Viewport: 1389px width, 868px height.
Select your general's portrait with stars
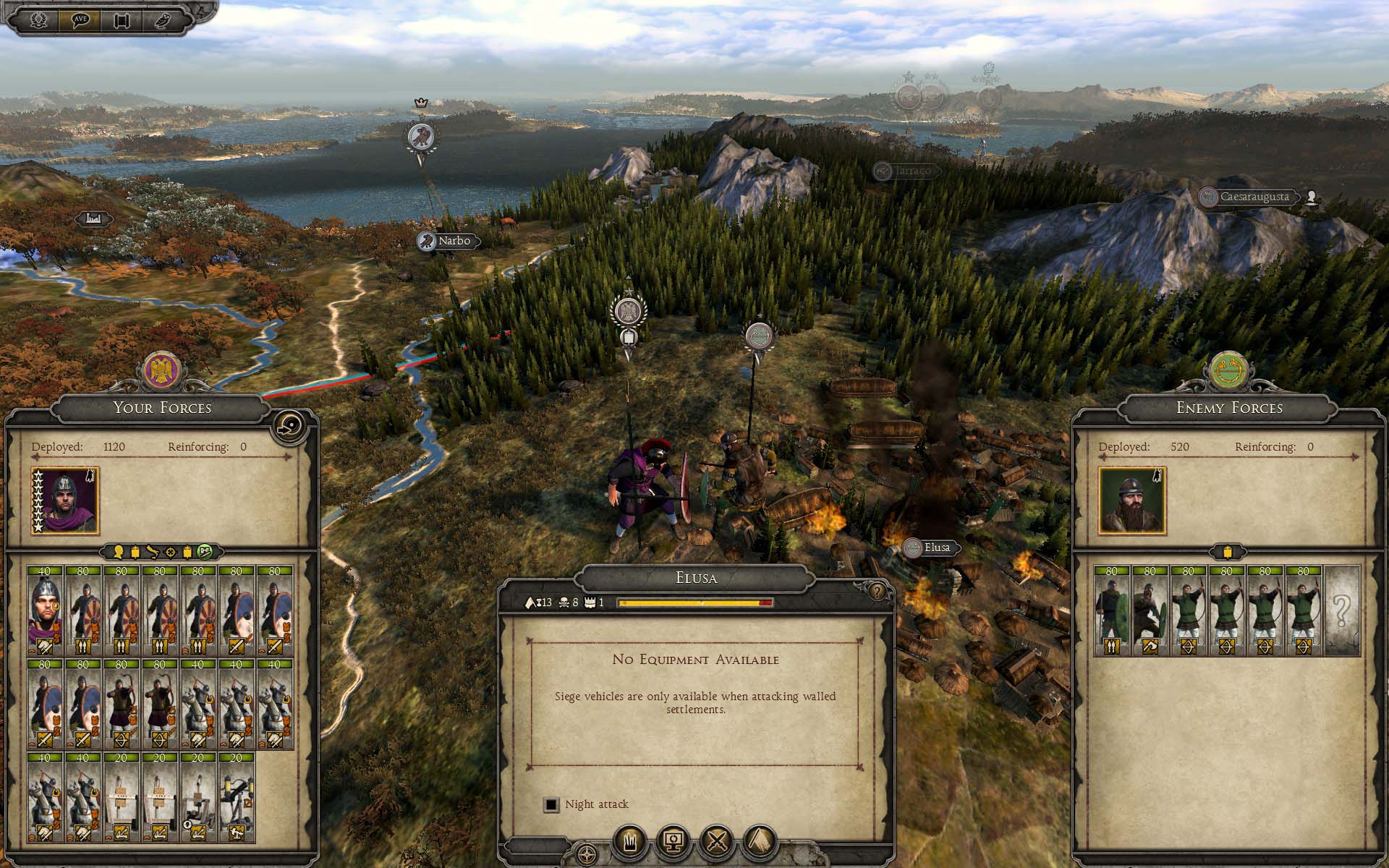[66, 500]
